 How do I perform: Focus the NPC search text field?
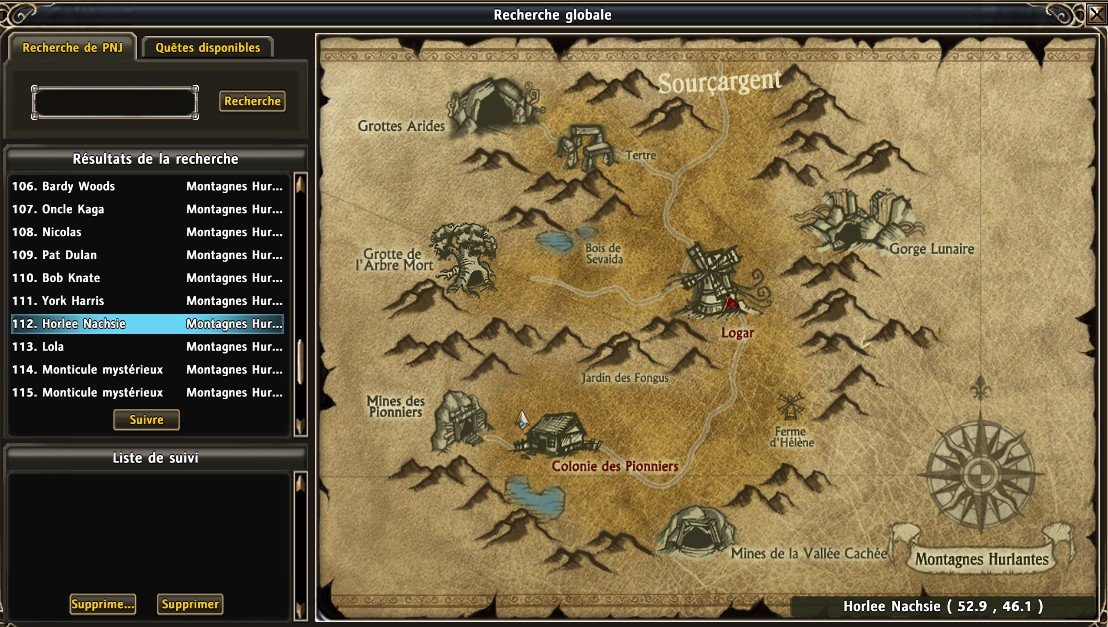tap(115, 102)
